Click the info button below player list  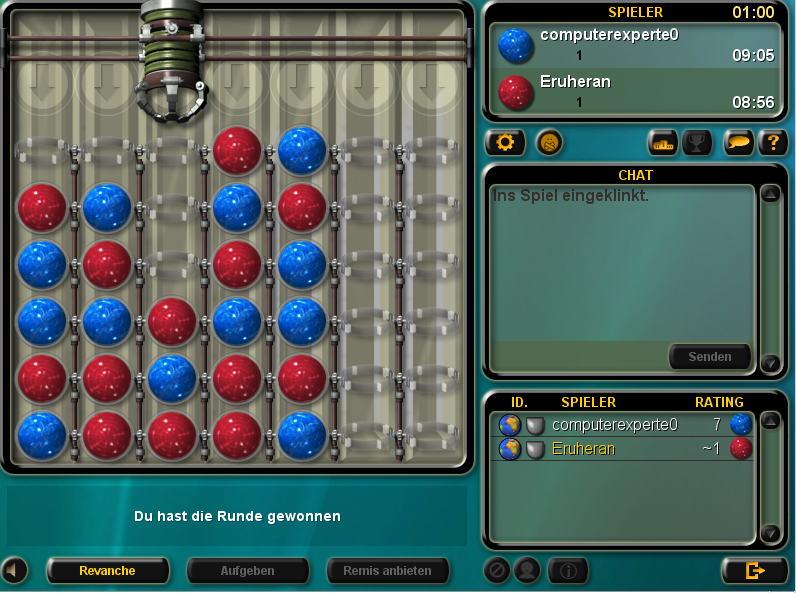tap(568, 570)
